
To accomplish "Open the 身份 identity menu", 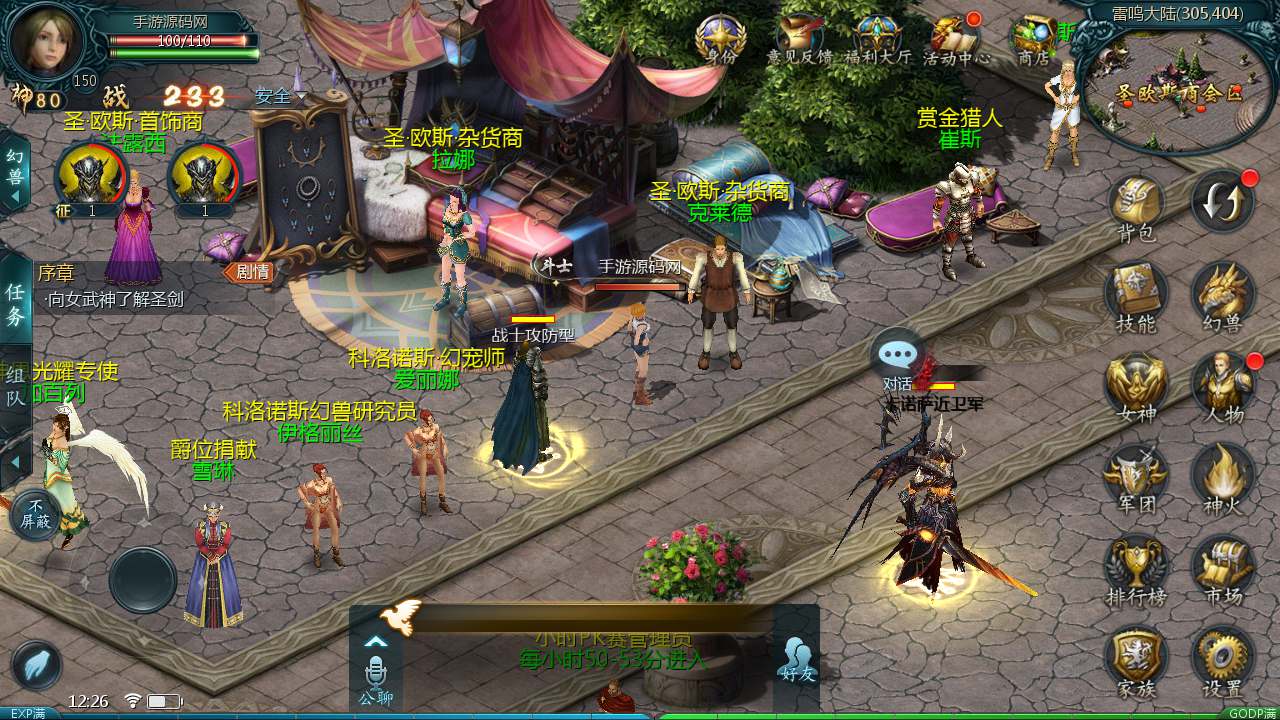I will coord(720,40).
